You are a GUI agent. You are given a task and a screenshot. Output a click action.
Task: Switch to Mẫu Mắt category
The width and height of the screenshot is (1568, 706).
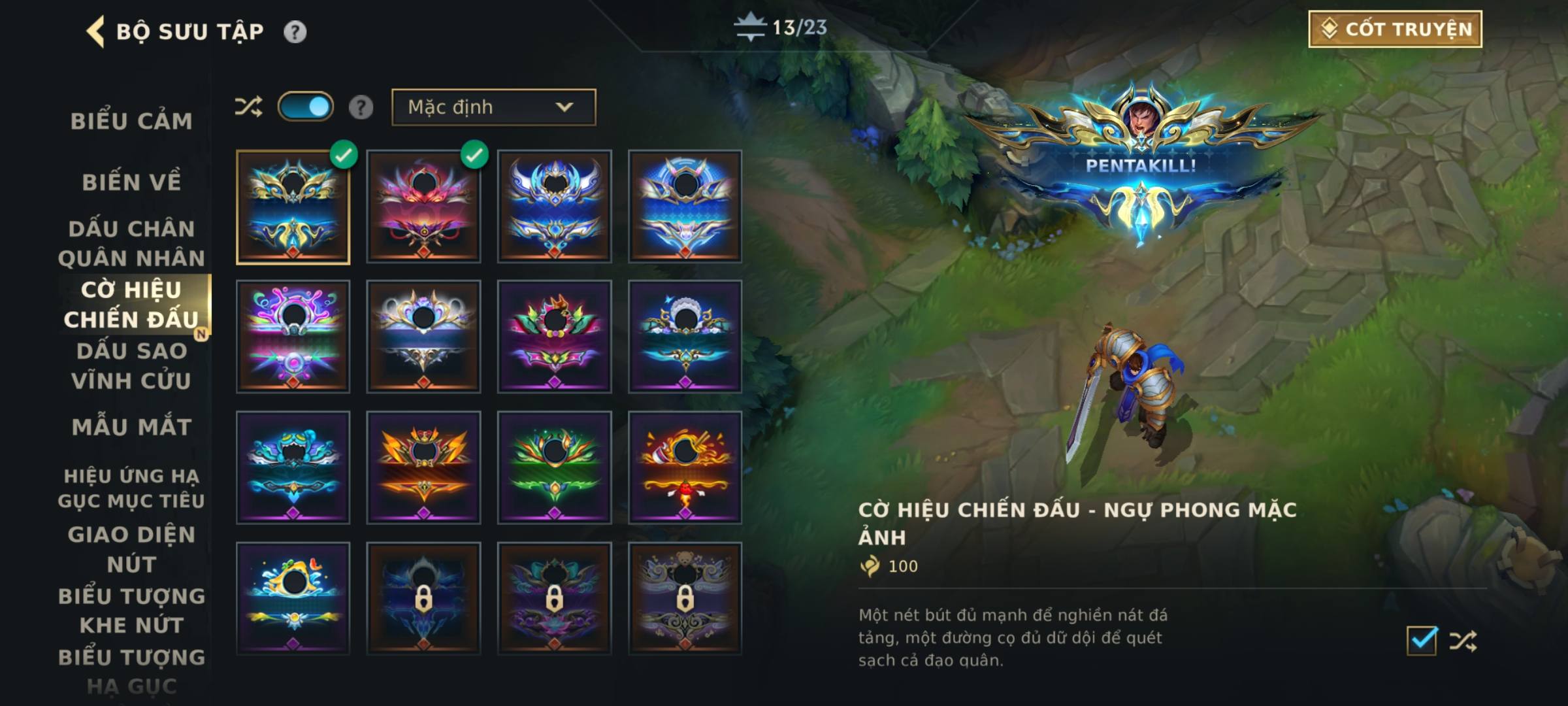click(x=131, y=427)
